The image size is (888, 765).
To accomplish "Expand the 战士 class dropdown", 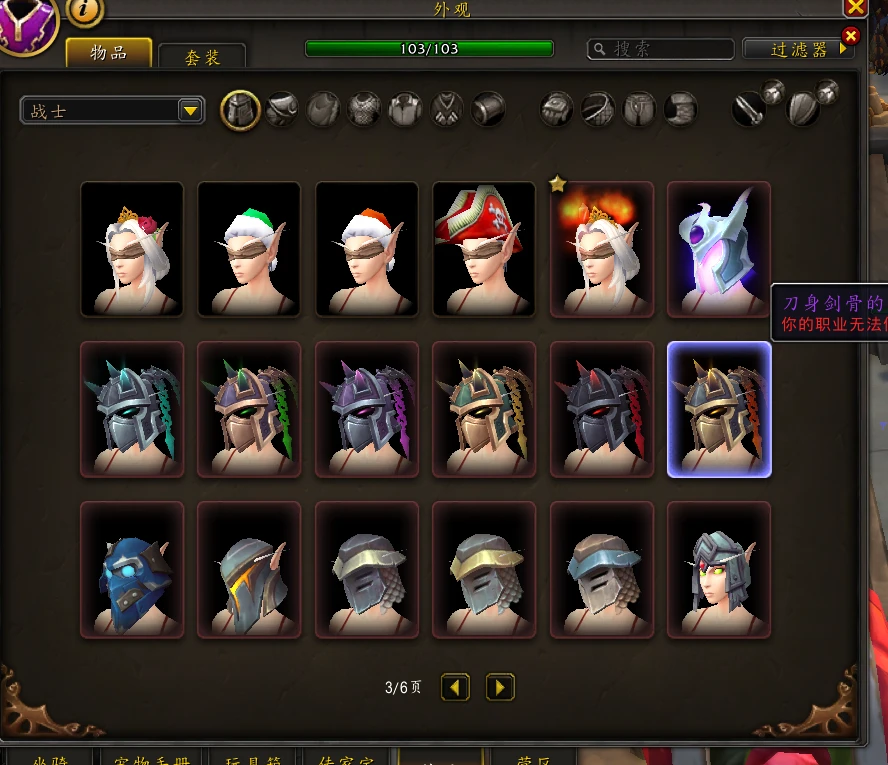I will (x=112, y=110).
